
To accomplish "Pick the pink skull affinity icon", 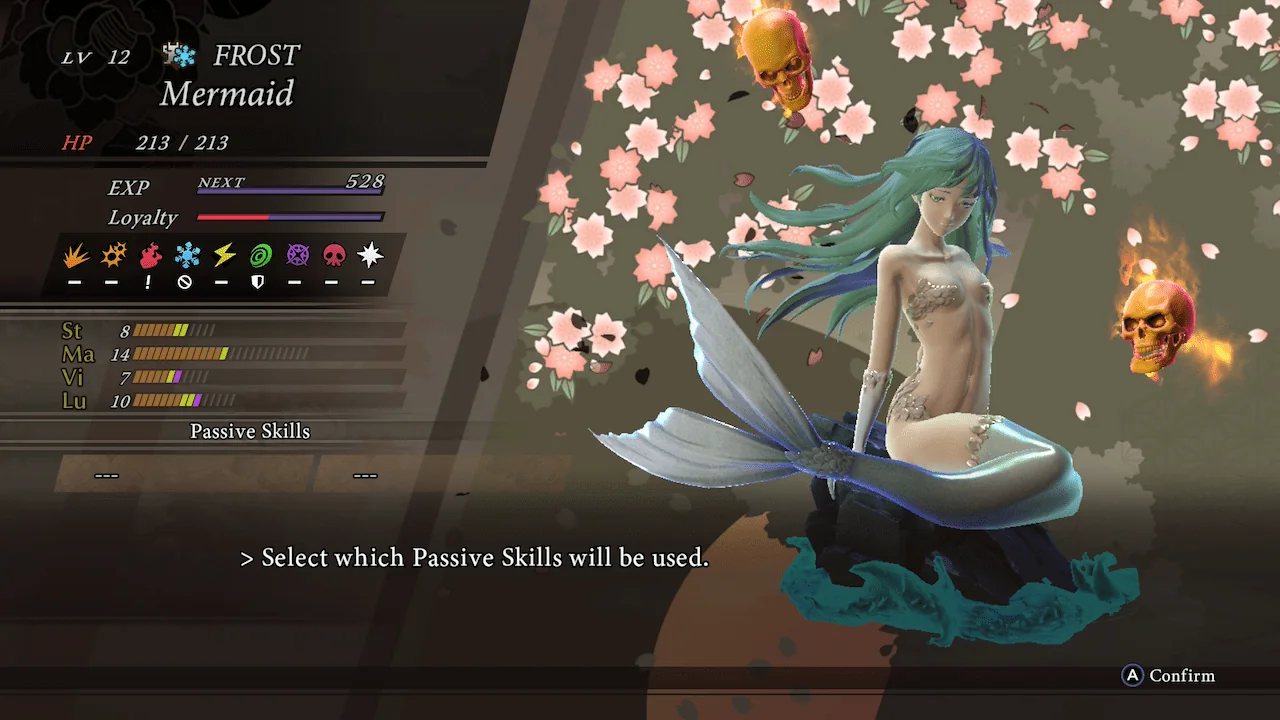I will tap(333, 256).
